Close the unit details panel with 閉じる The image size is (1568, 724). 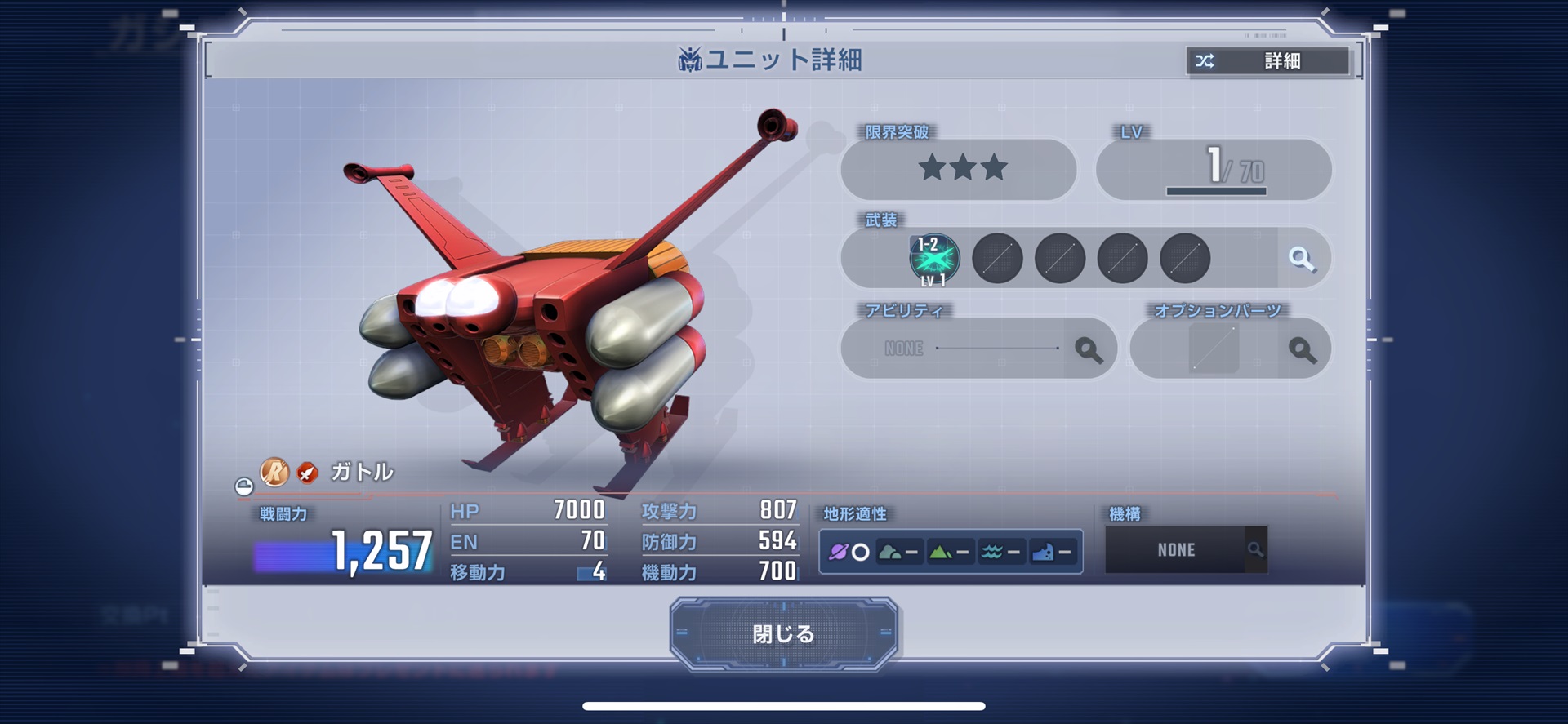(783, 633)
